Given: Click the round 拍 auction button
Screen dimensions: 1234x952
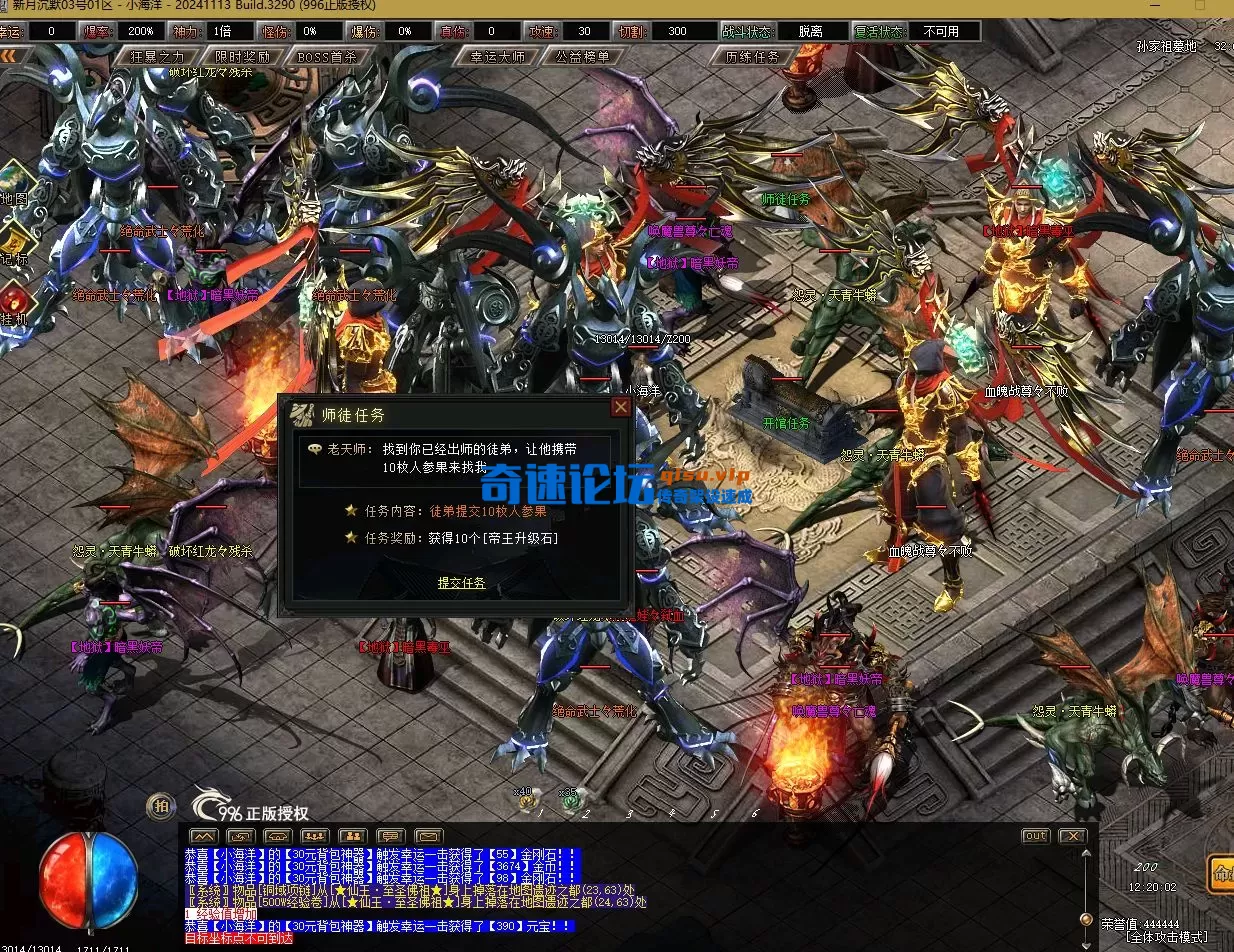Looking at the screenshot, I should 161,806.
